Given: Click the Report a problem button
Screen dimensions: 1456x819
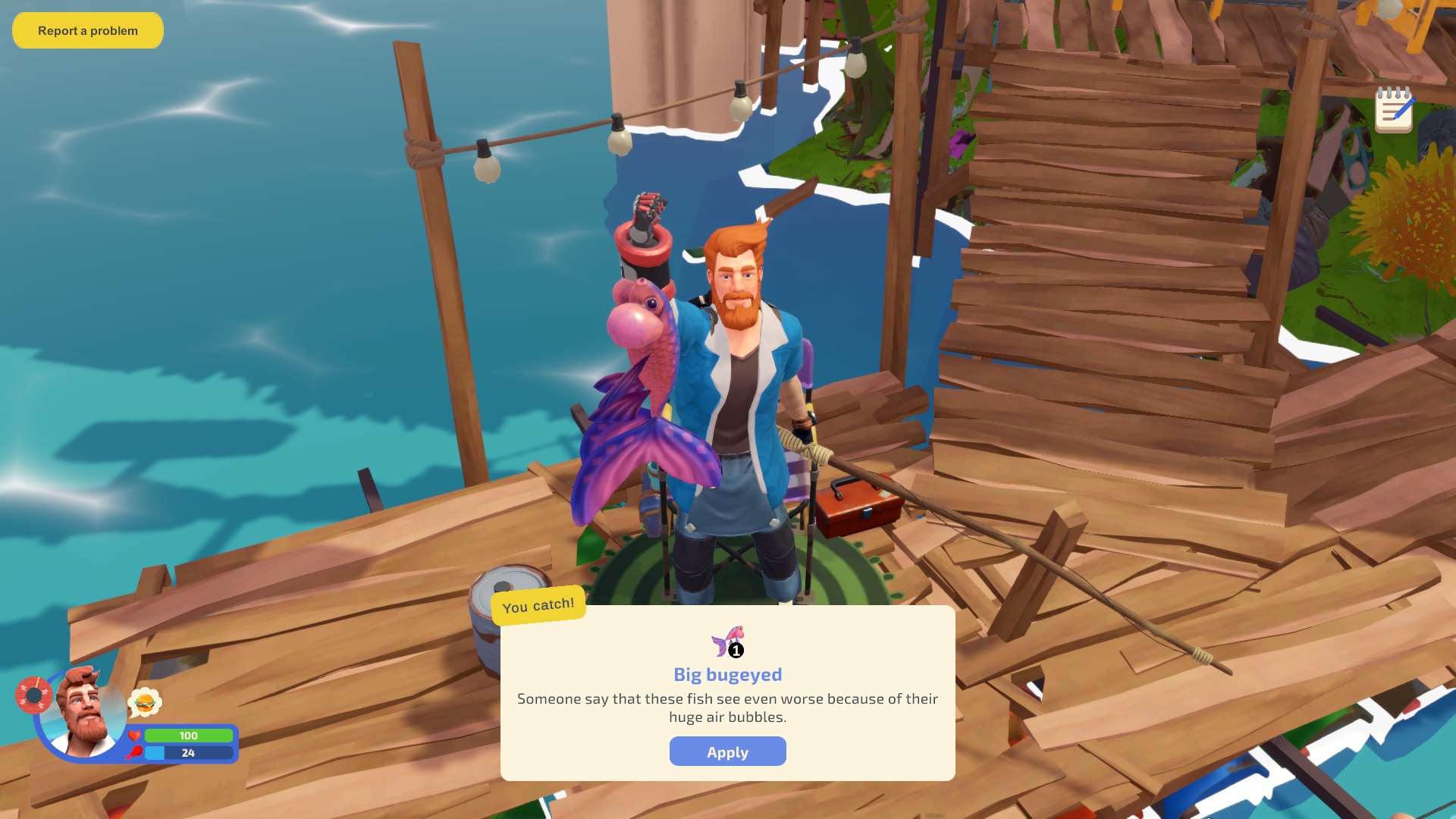Looking at the screenshot, I should coord(87,30).
